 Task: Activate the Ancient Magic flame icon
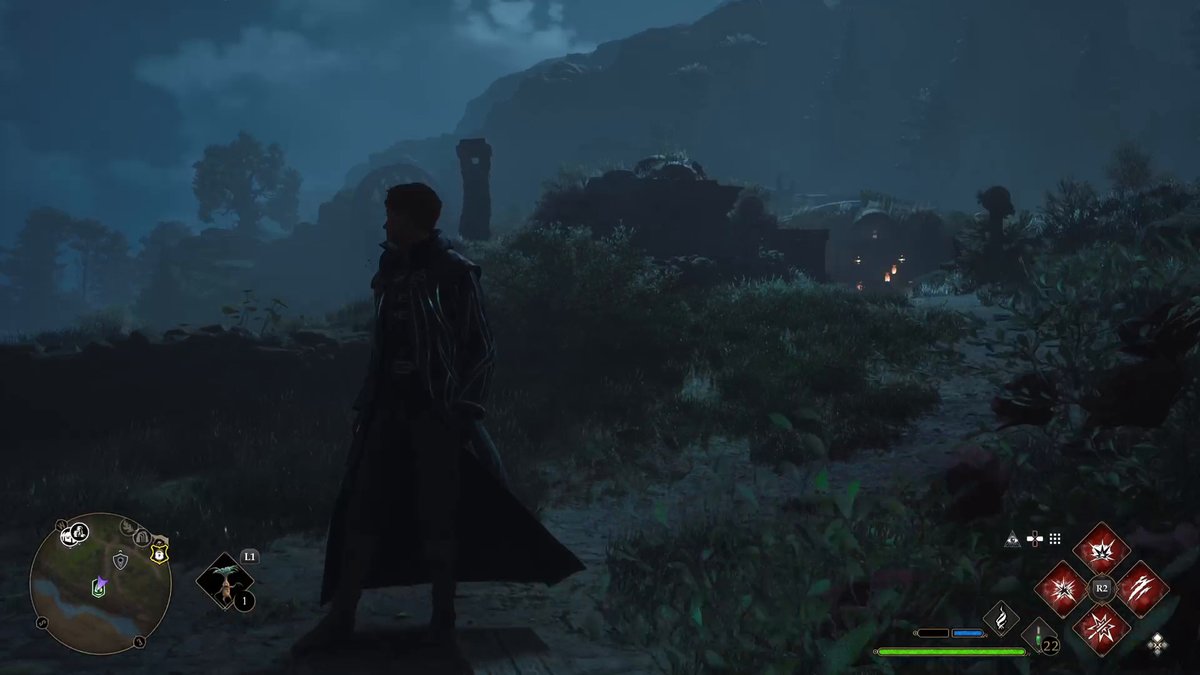pos(1001,618)
